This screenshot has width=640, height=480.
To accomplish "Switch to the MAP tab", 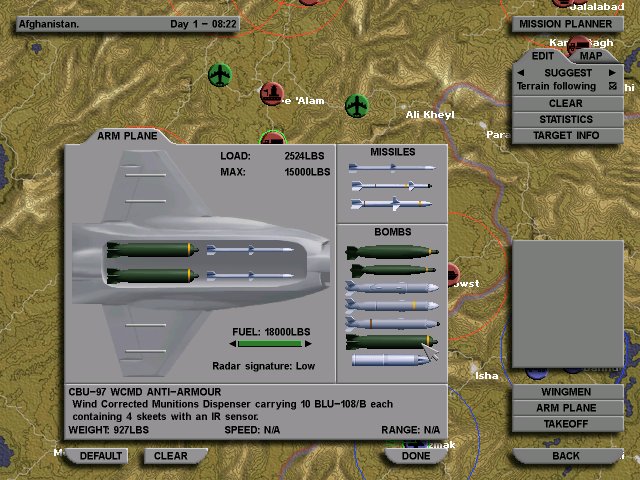I will [x=592, y=55].
